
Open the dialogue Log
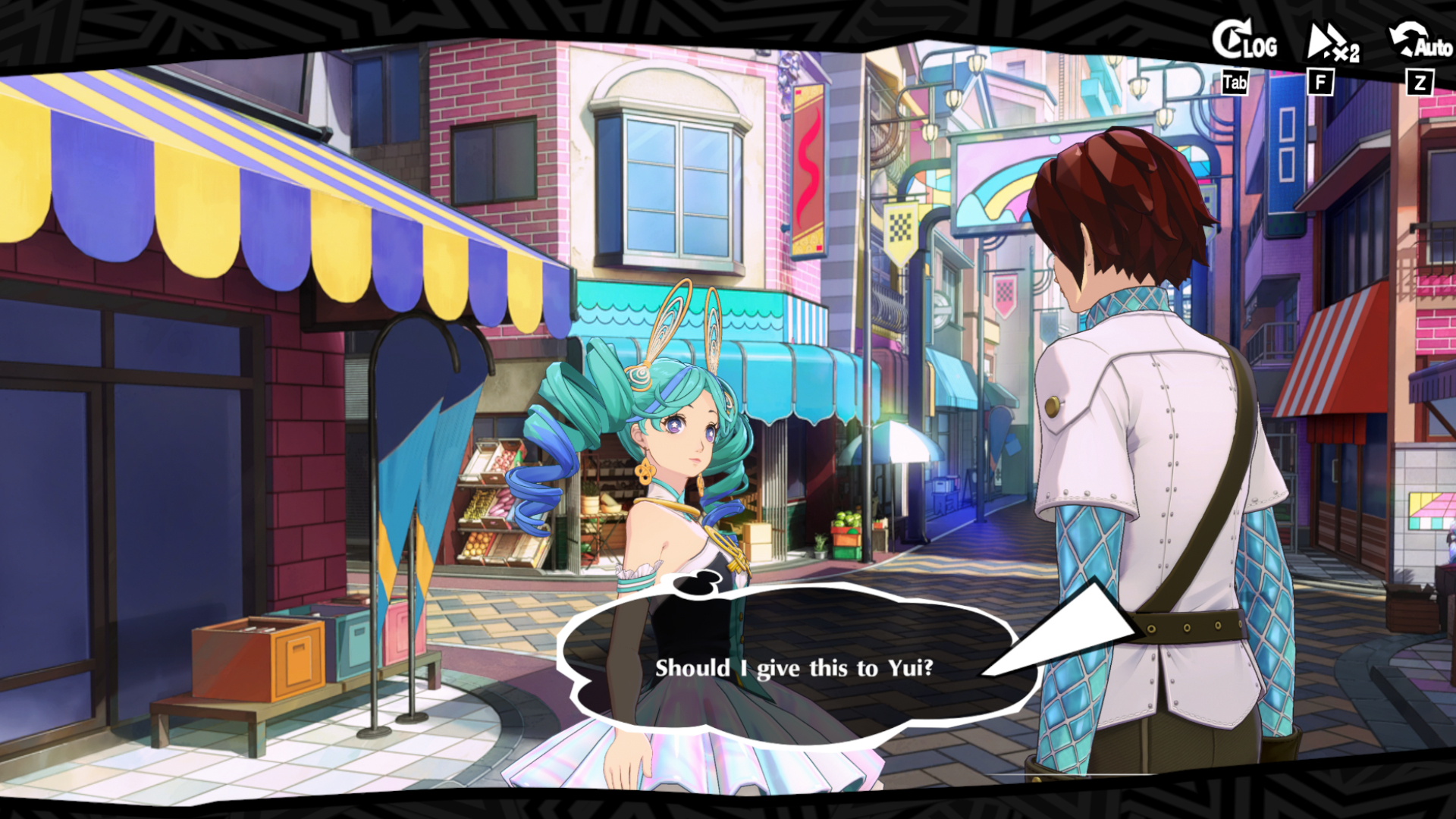click(x=1244, y=42)
